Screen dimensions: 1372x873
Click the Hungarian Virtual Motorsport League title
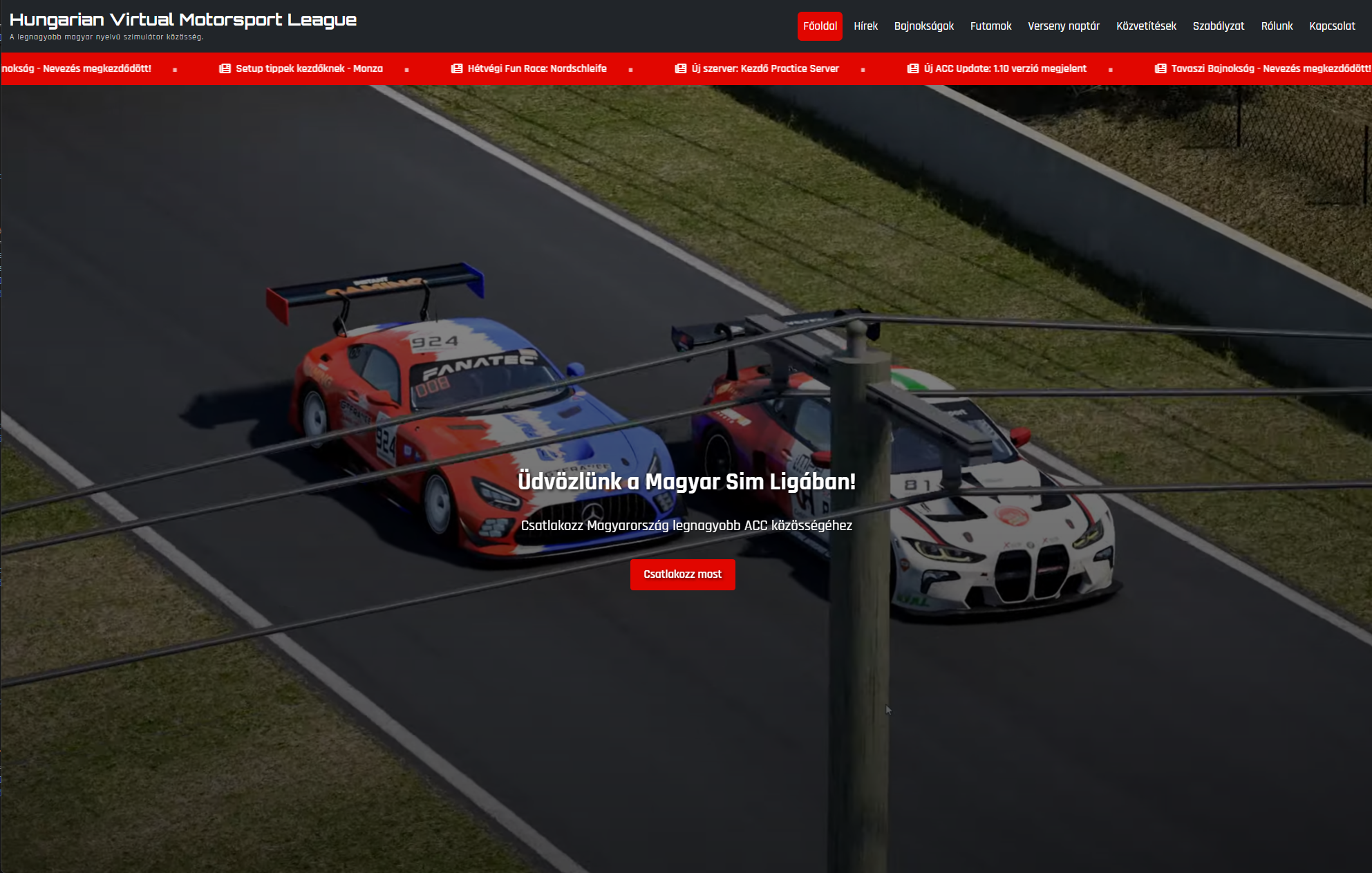point(183,20)
